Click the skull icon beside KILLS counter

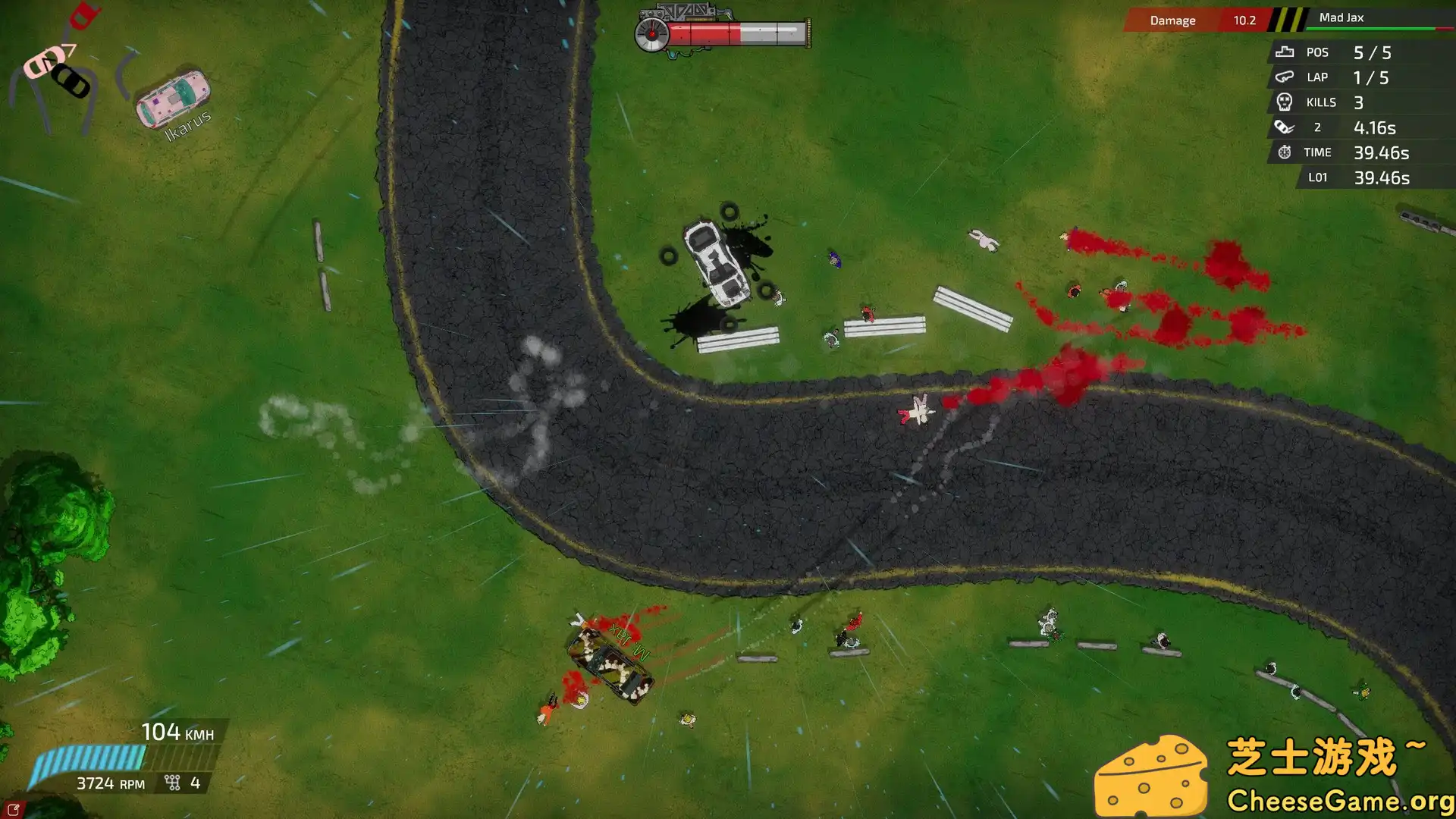(x=1284, y=102)
